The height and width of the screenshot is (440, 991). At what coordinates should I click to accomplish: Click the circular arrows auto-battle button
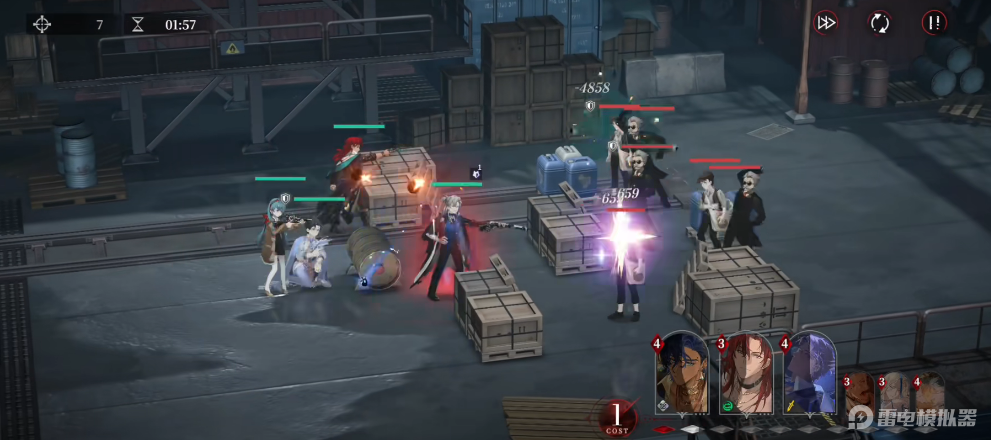pyautogui.click(x=880, y=22)
